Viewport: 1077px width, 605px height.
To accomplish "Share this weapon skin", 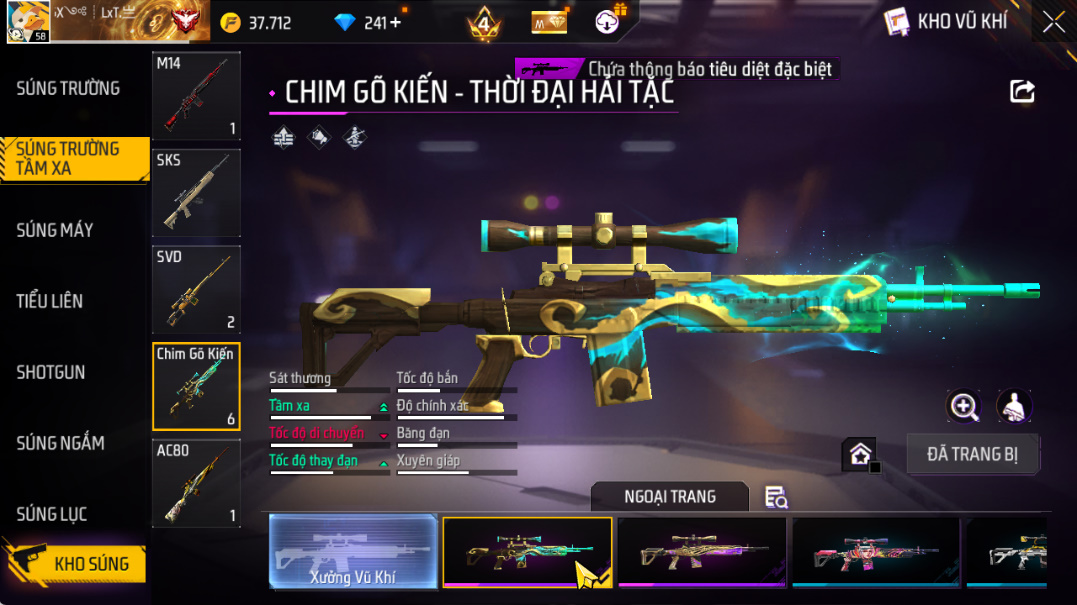I will click(x=1022, y=92).
